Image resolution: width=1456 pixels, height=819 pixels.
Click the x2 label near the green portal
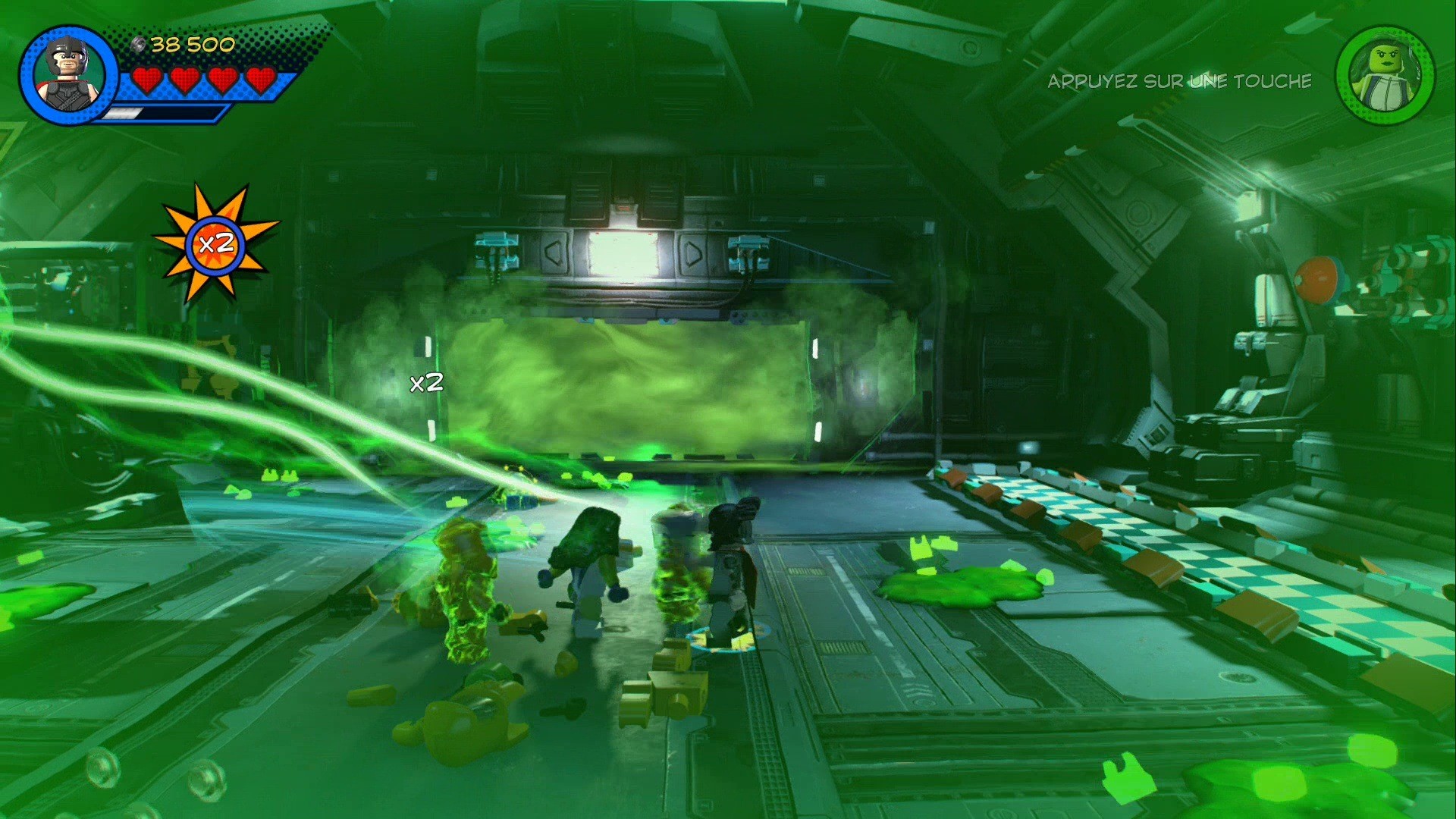coord(427,383)
